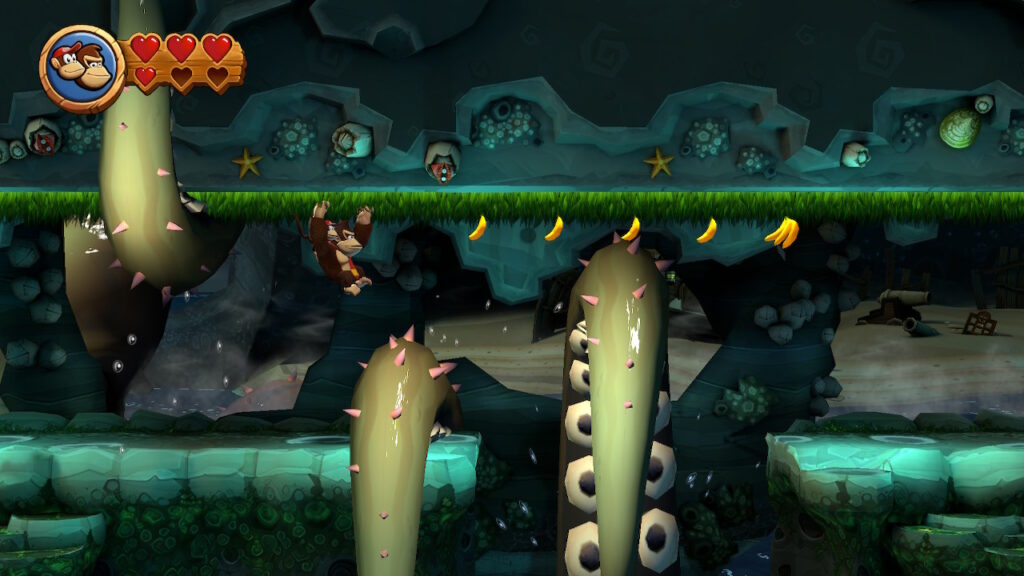Click the Donkey Kong and Diddy portrait badge

click(82, 68)
